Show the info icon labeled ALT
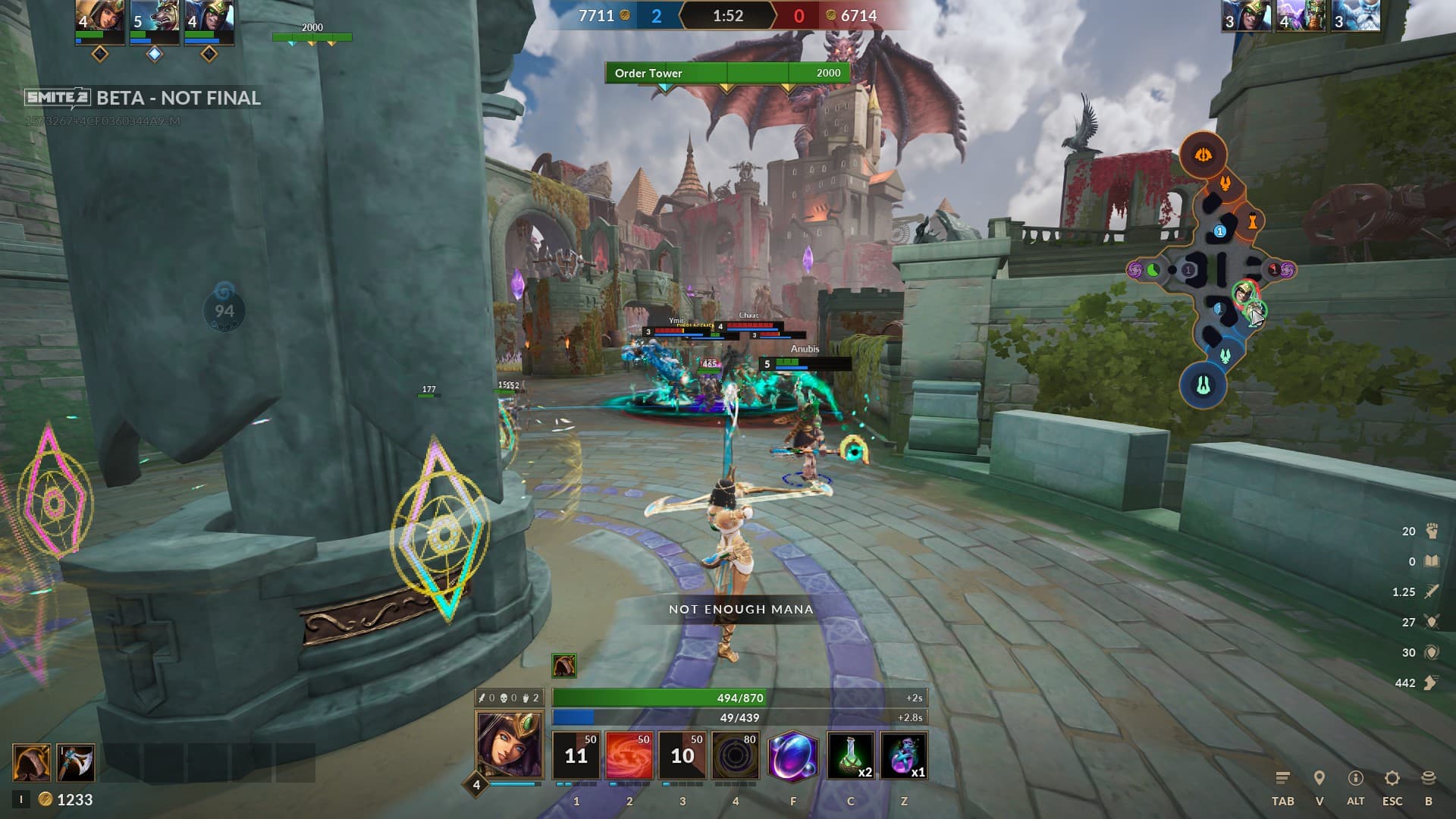Screen dimensions: 1456x819 (1355, 779)
